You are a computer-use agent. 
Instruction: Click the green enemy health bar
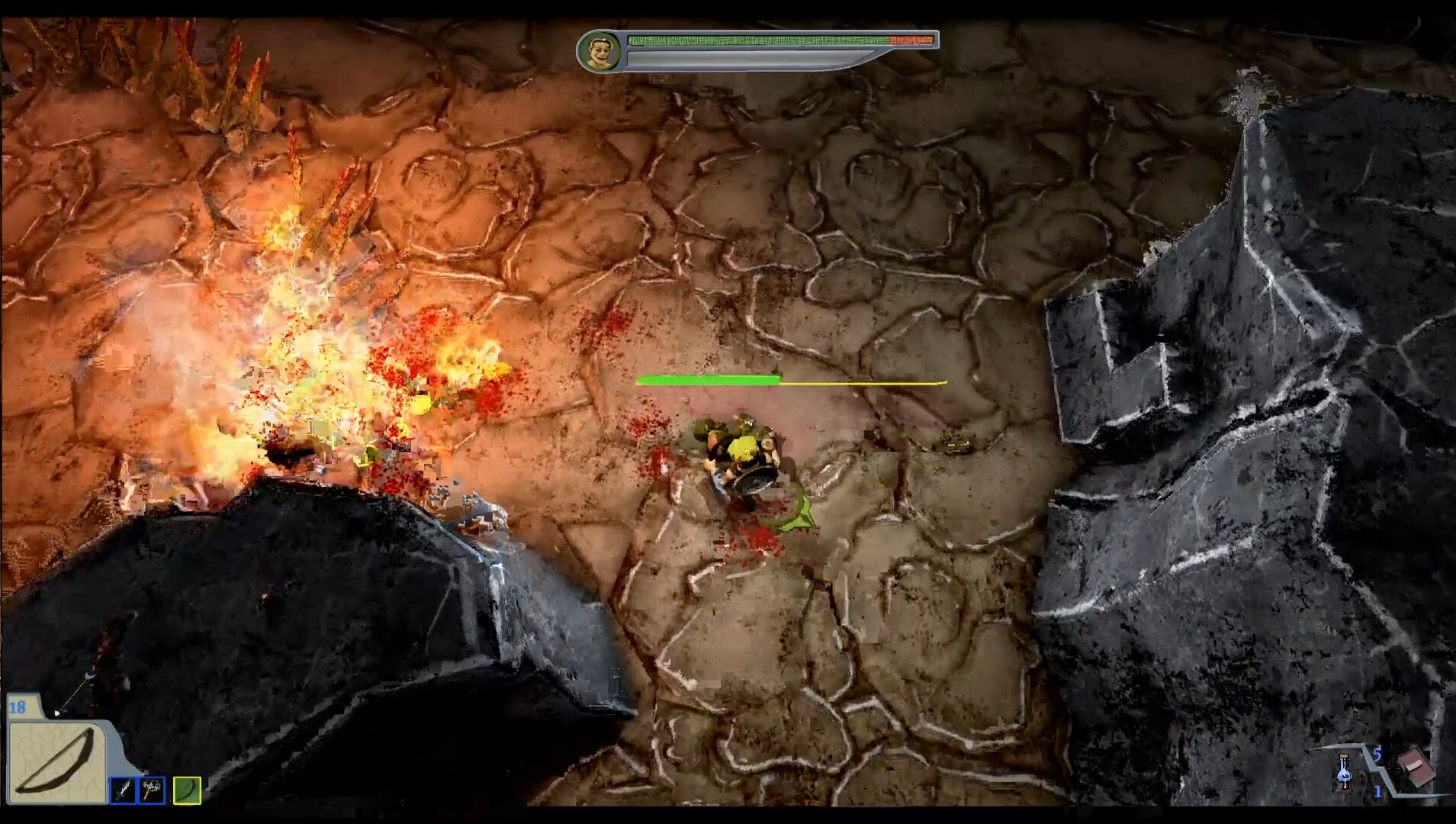coord(709,379)
